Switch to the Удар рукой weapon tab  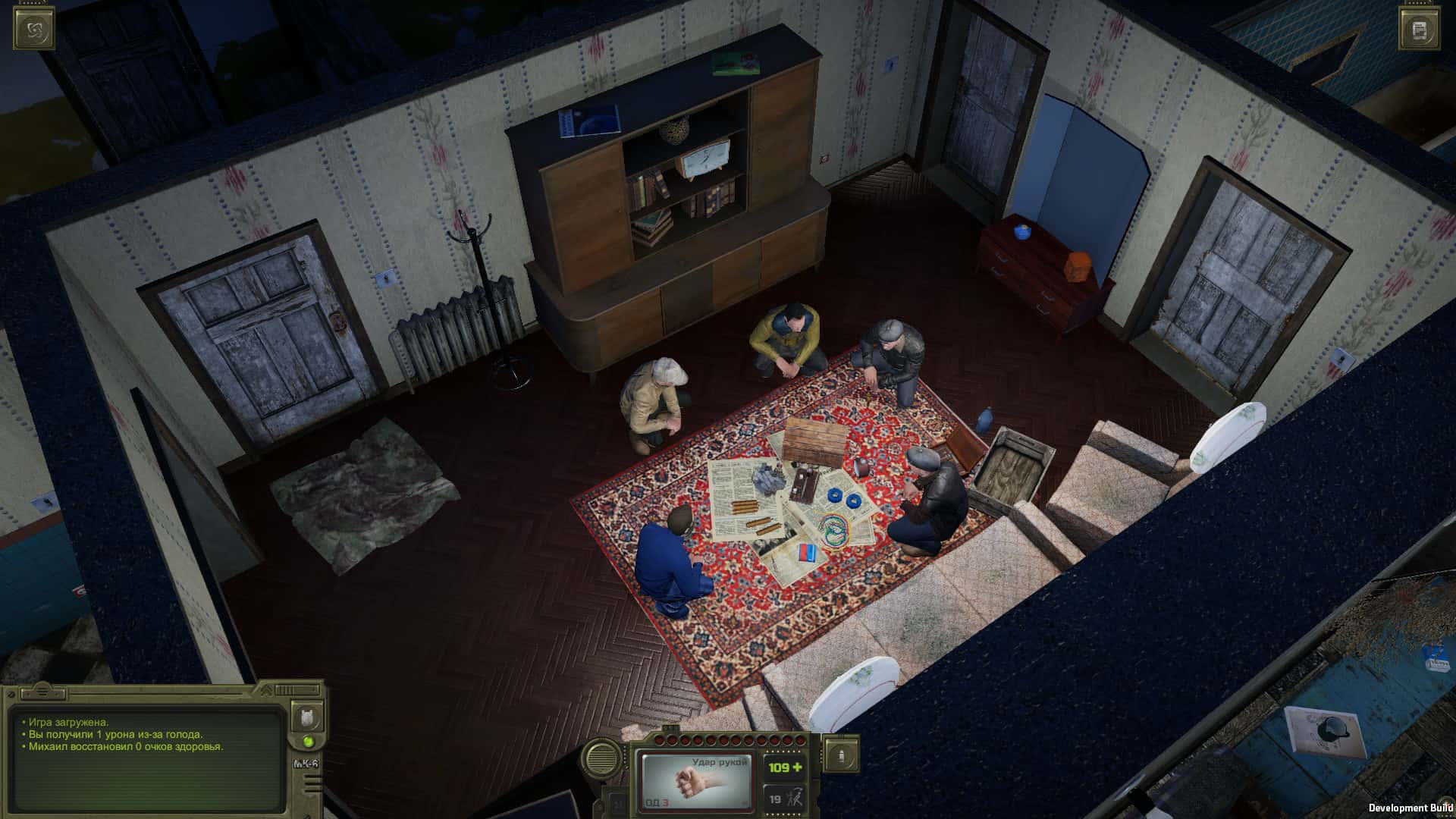(x=720, y=762)
